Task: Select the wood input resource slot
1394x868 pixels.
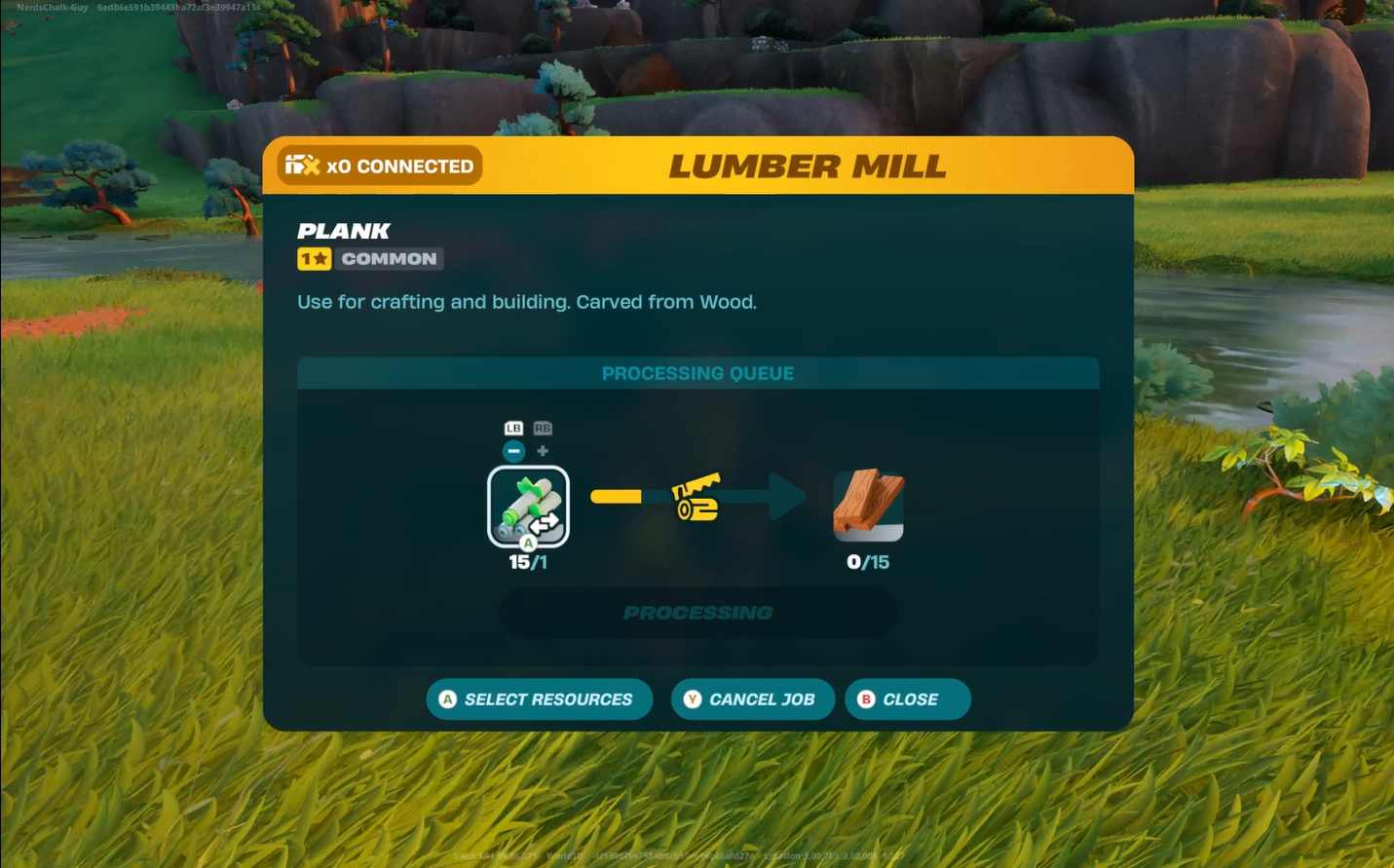Action: 528,507
